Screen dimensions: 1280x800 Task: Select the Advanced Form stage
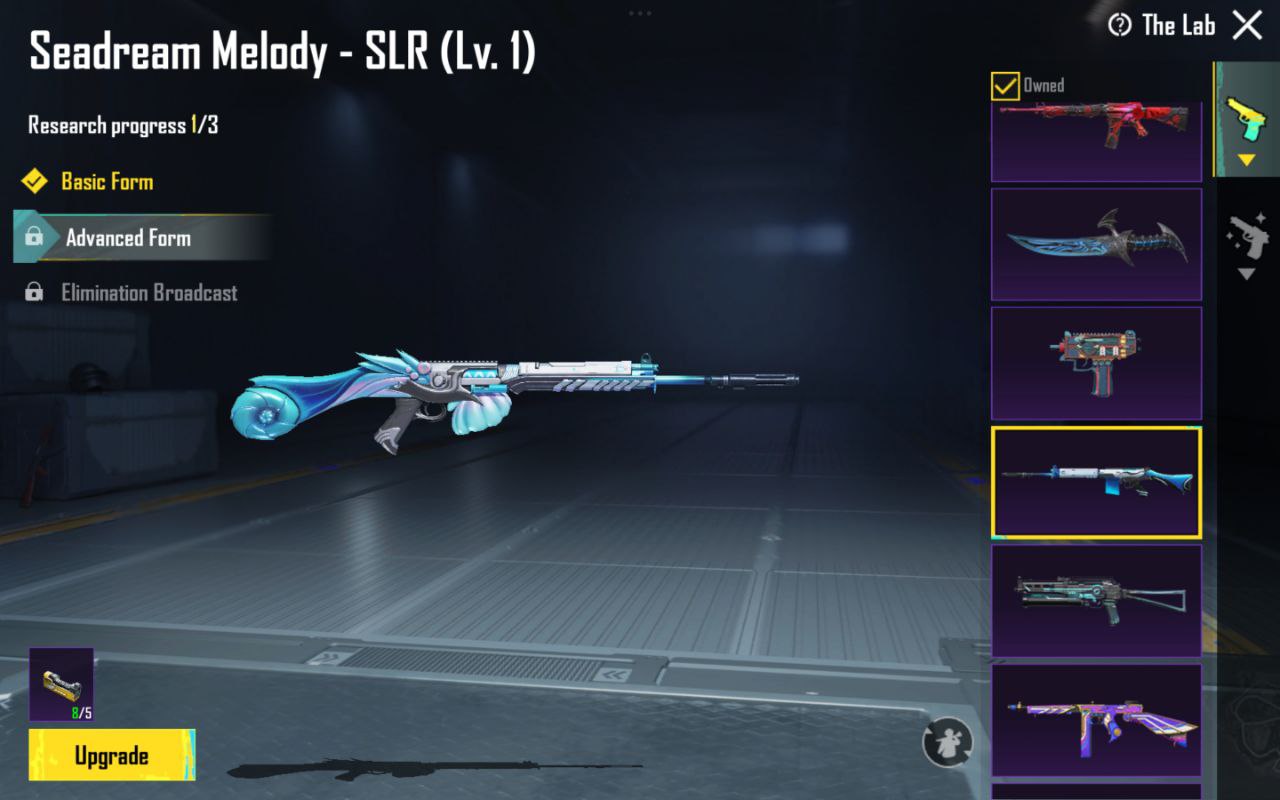128,238
